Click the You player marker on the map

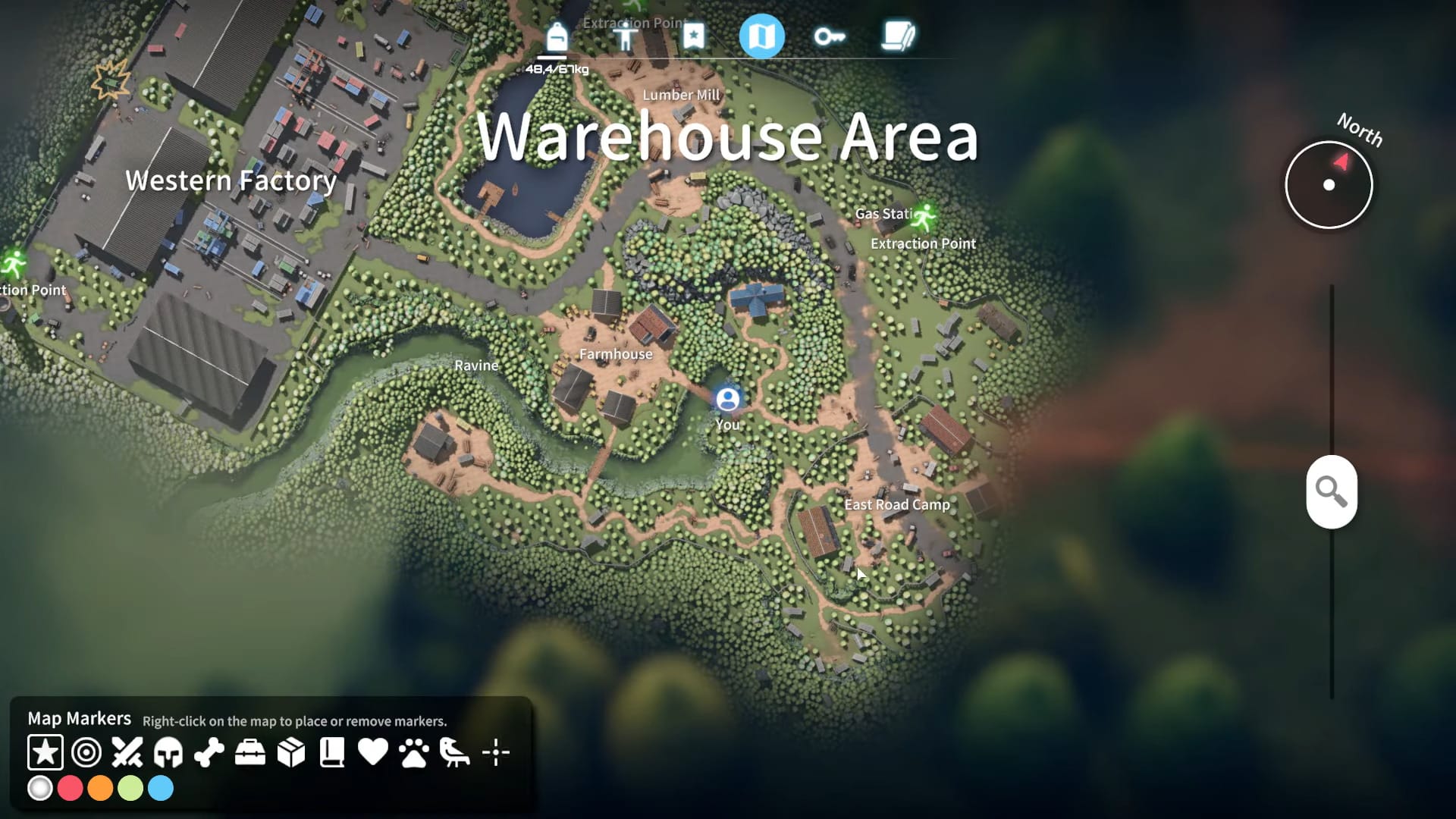[727, 398]
